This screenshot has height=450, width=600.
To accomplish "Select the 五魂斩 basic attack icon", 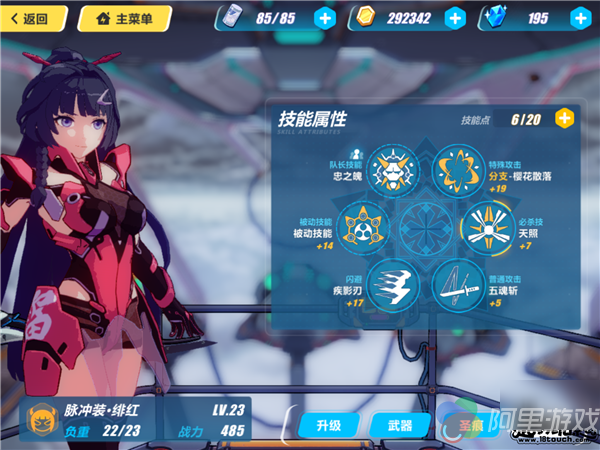I will (458, 284).
